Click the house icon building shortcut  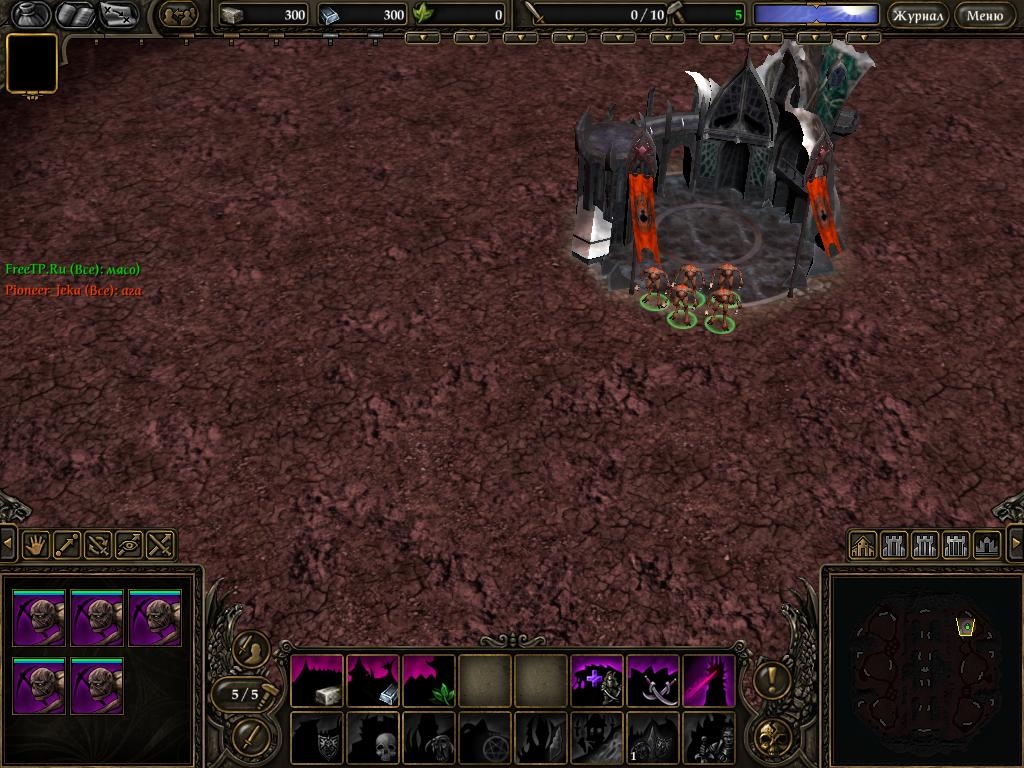coord(863,545)
